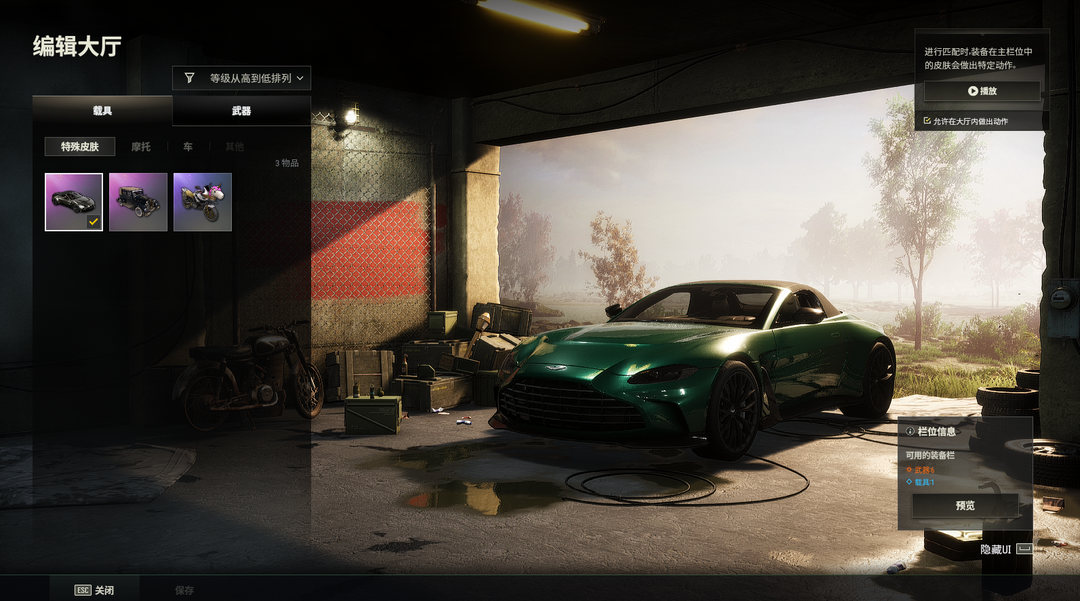Open the 等级从高到低排列 sort dropdown
The height and width of the screenshot is (601, 1080).
(x=241, y=78)
